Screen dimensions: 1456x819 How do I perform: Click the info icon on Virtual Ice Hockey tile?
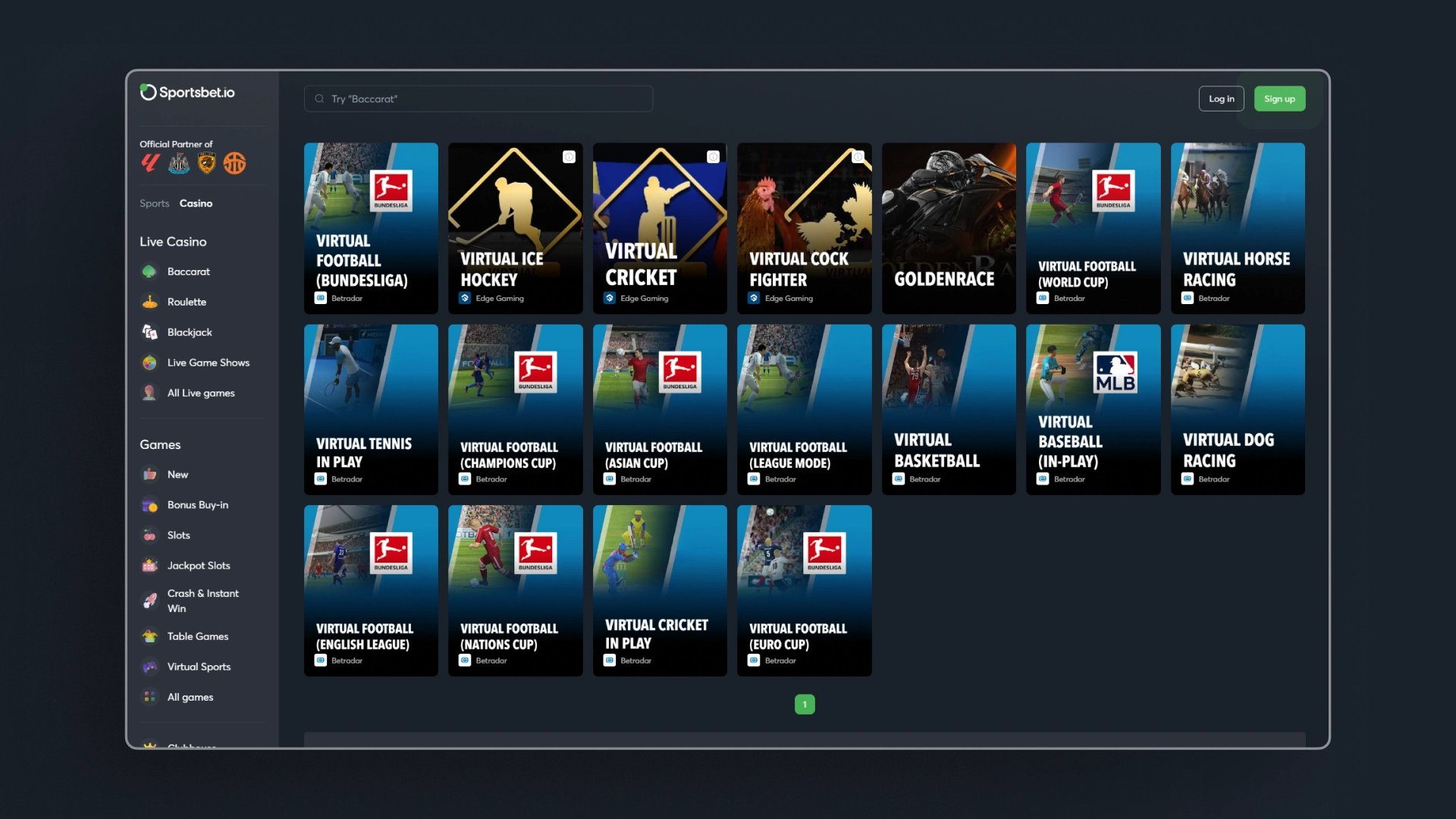coord(570,157)
